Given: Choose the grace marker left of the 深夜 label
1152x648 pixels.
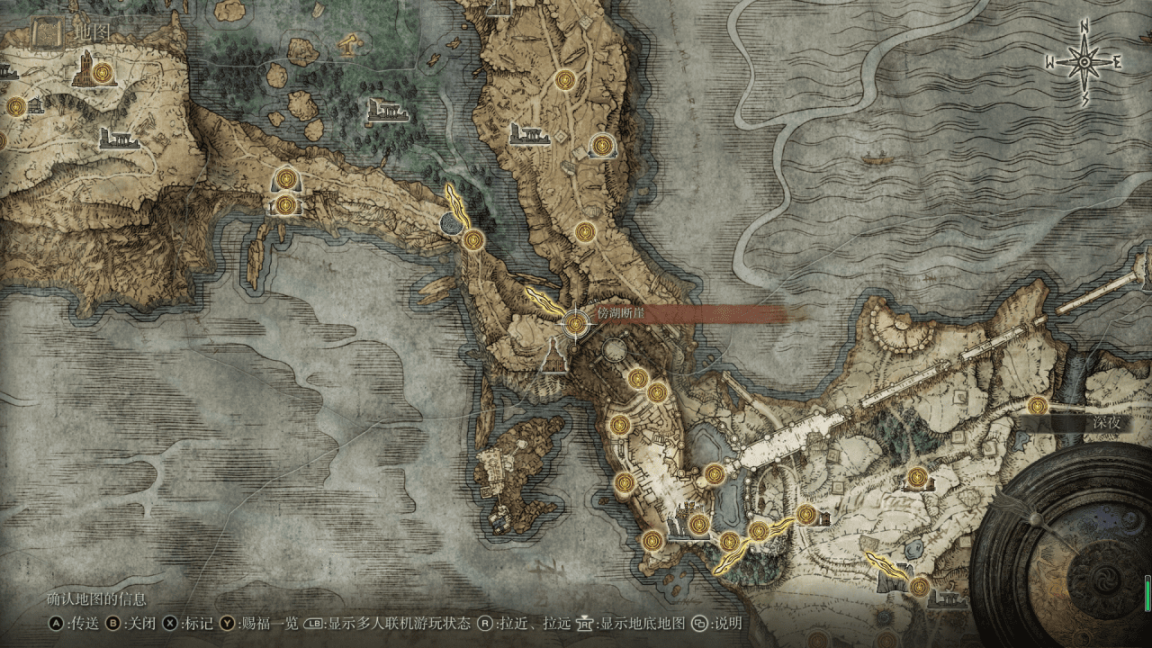Looking at the screenshot, I should (x=1037, y=406).
